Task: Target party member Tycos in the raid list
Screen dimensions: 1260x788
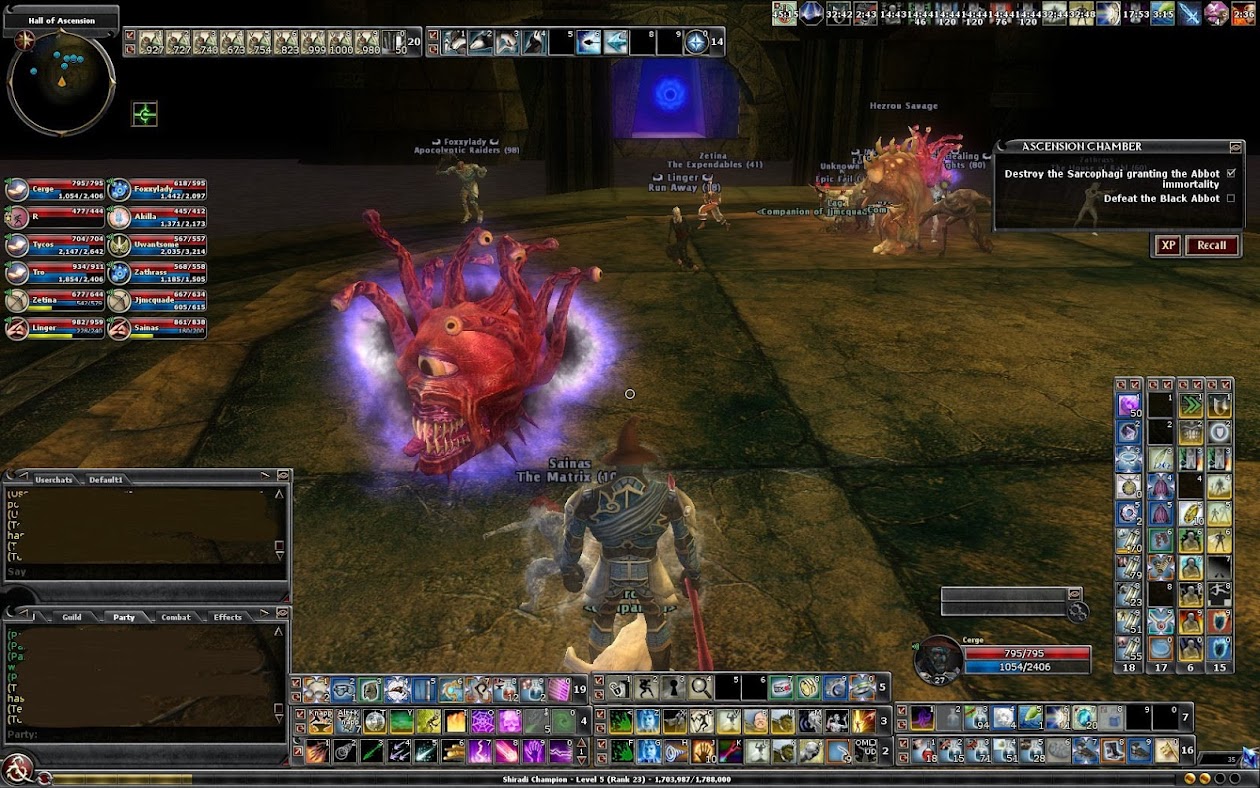Action: coord(56,246)
